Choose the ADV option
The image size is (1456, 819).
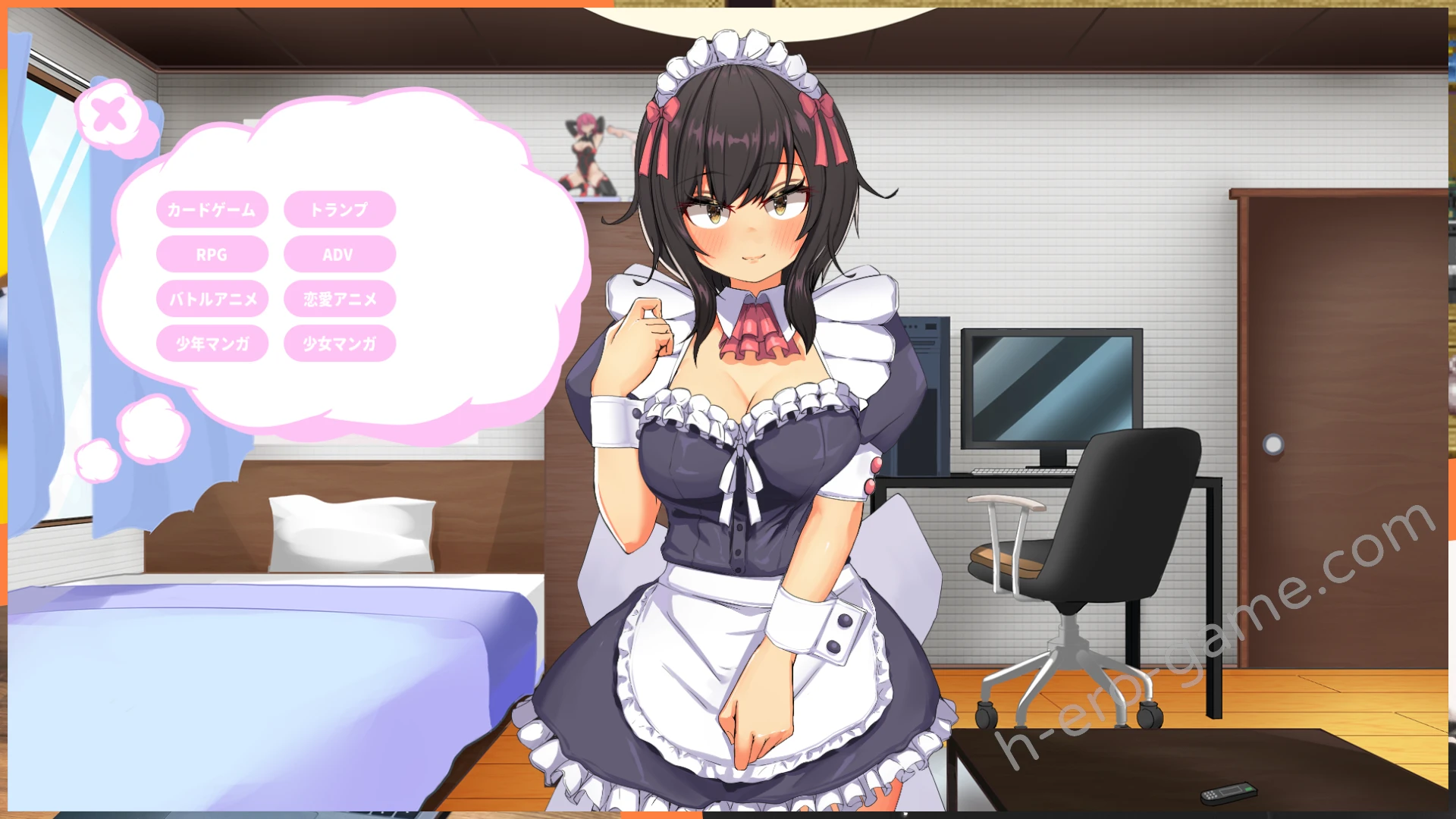pyautogui.click(x=339, y=254)
